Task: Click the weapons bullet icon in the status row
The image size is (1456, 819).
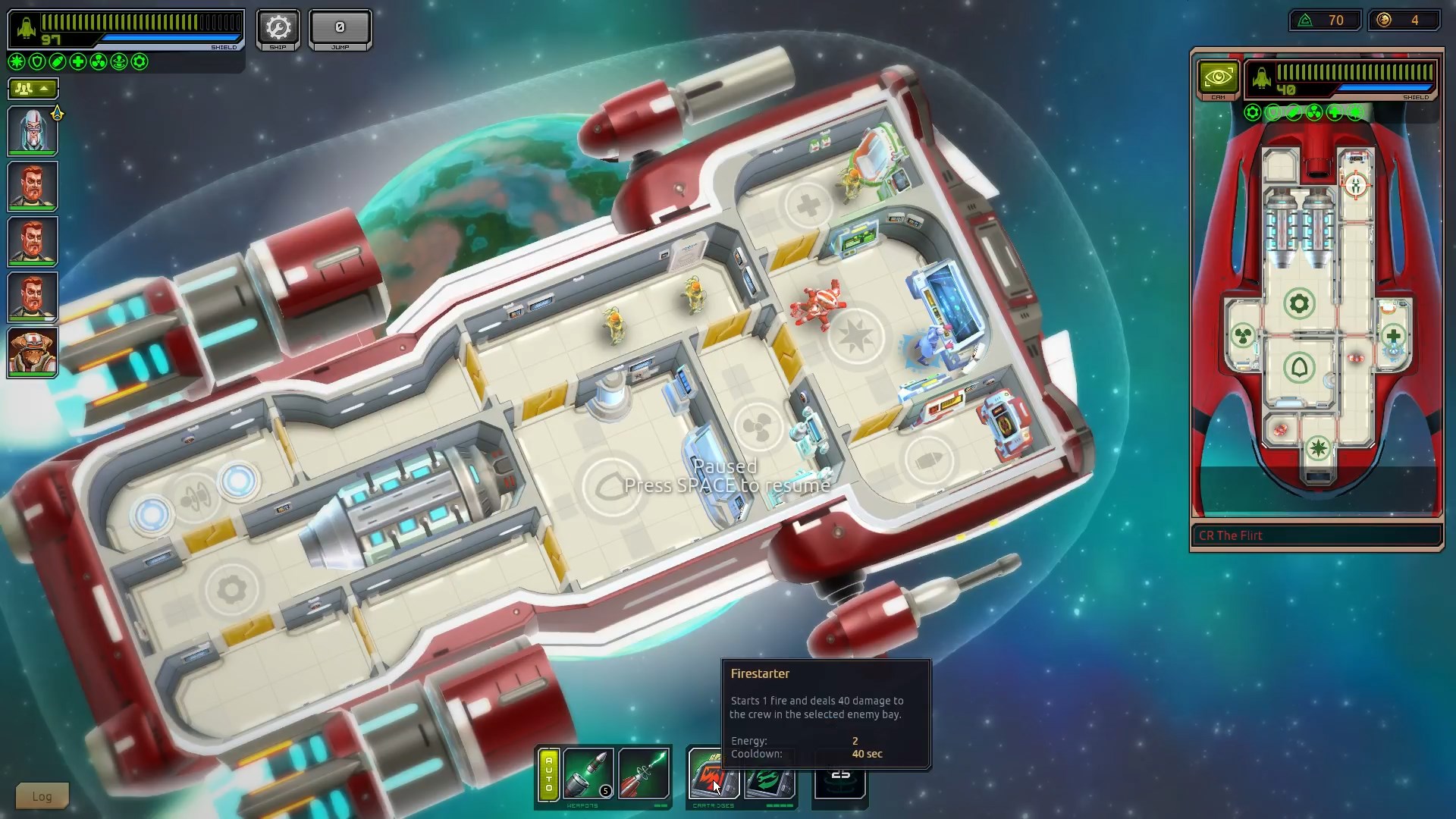Action: tap(56, 63)
